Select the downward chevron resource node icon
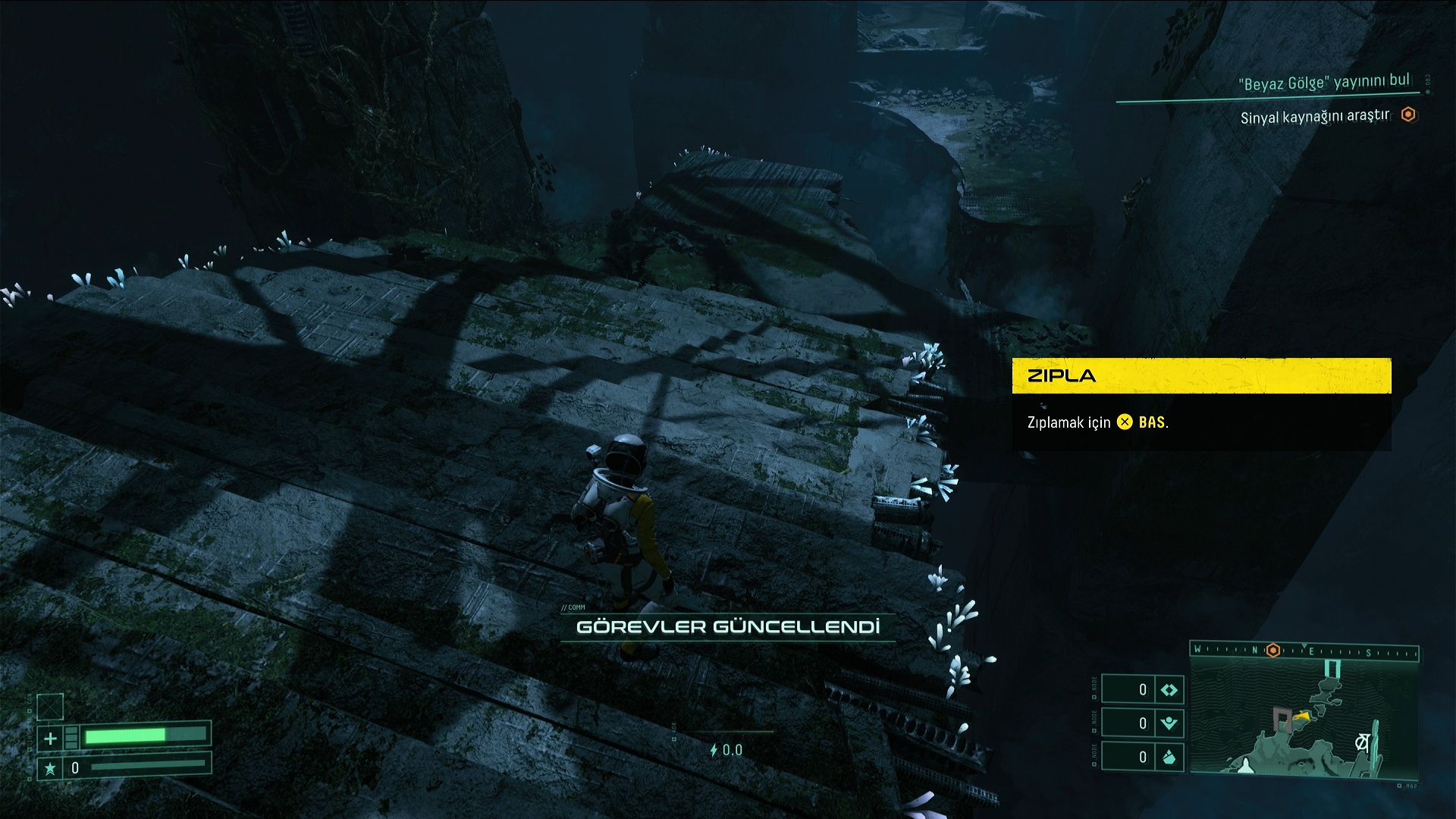 (1169, 723)
